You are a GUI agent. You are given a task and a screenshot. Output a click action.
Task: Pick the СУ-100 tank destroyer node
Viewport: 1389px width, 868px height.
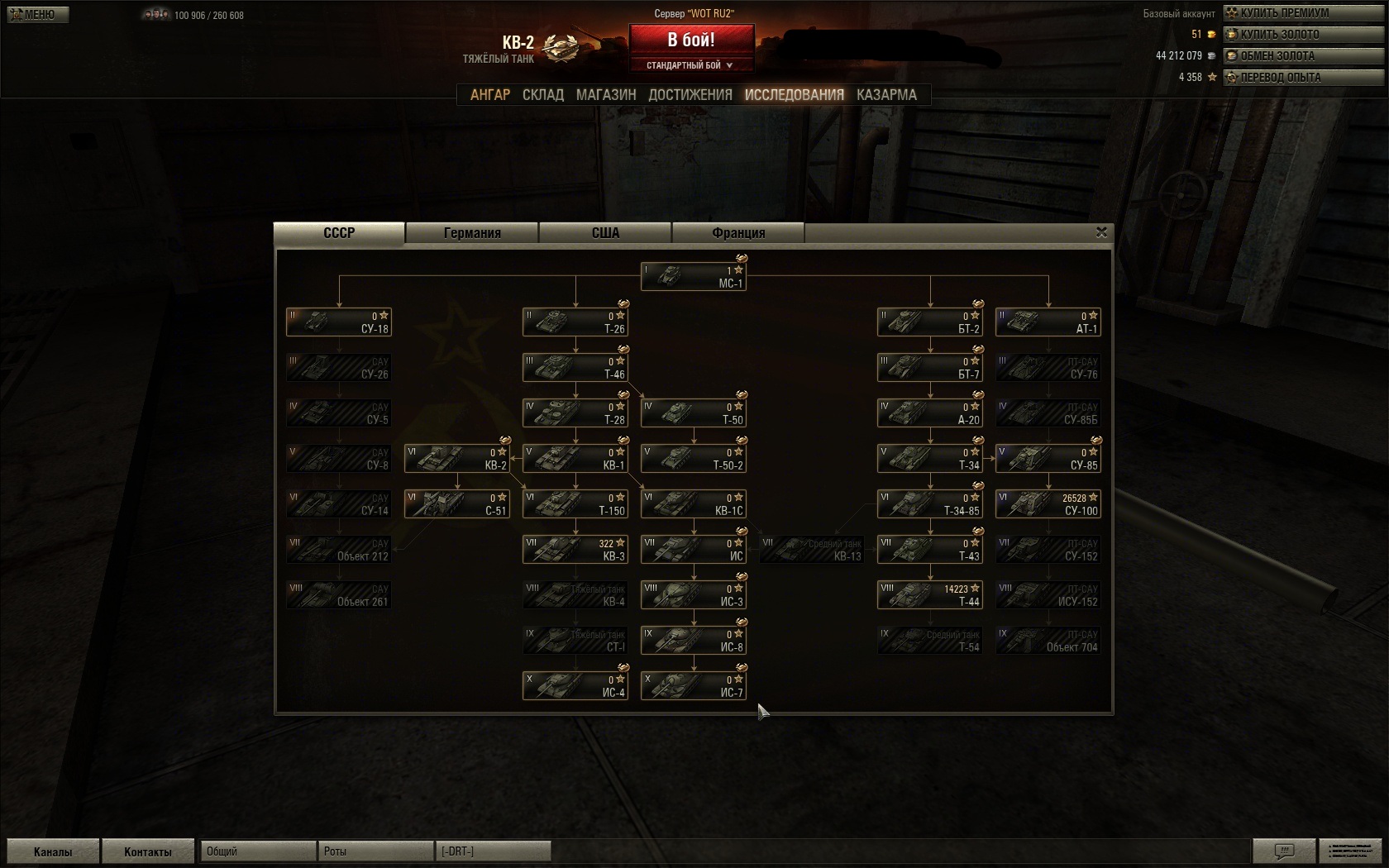(1048, 504)
